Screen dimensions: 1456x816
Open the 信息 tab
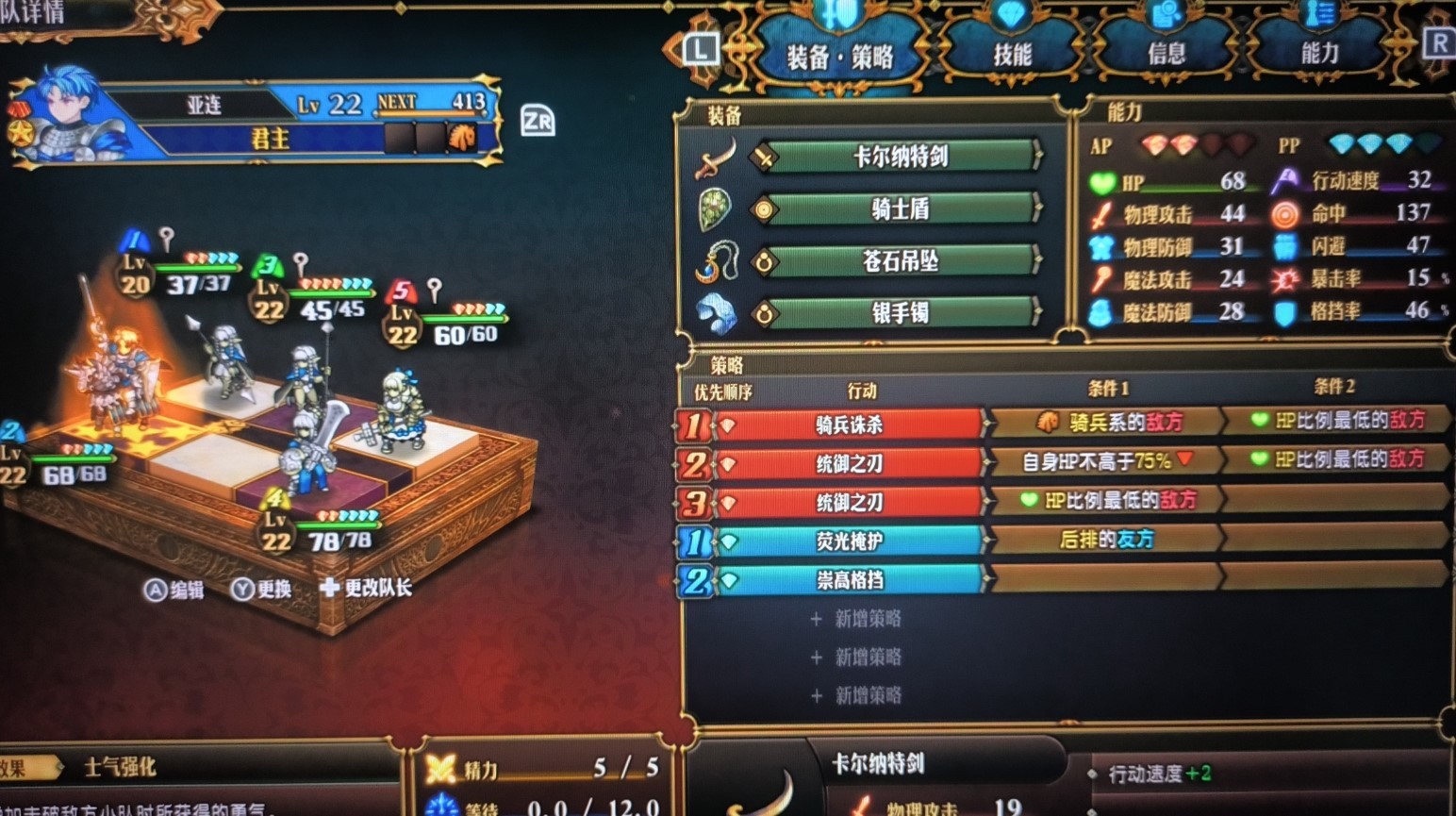tap(1166, 52)
